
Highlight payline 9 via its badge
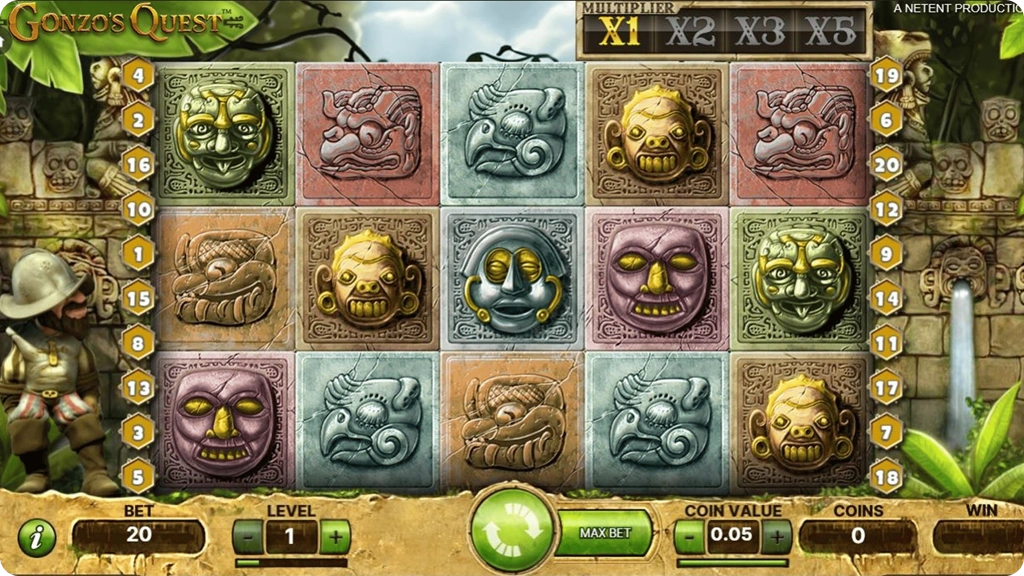pyautogui.click(x=886, y=253)
